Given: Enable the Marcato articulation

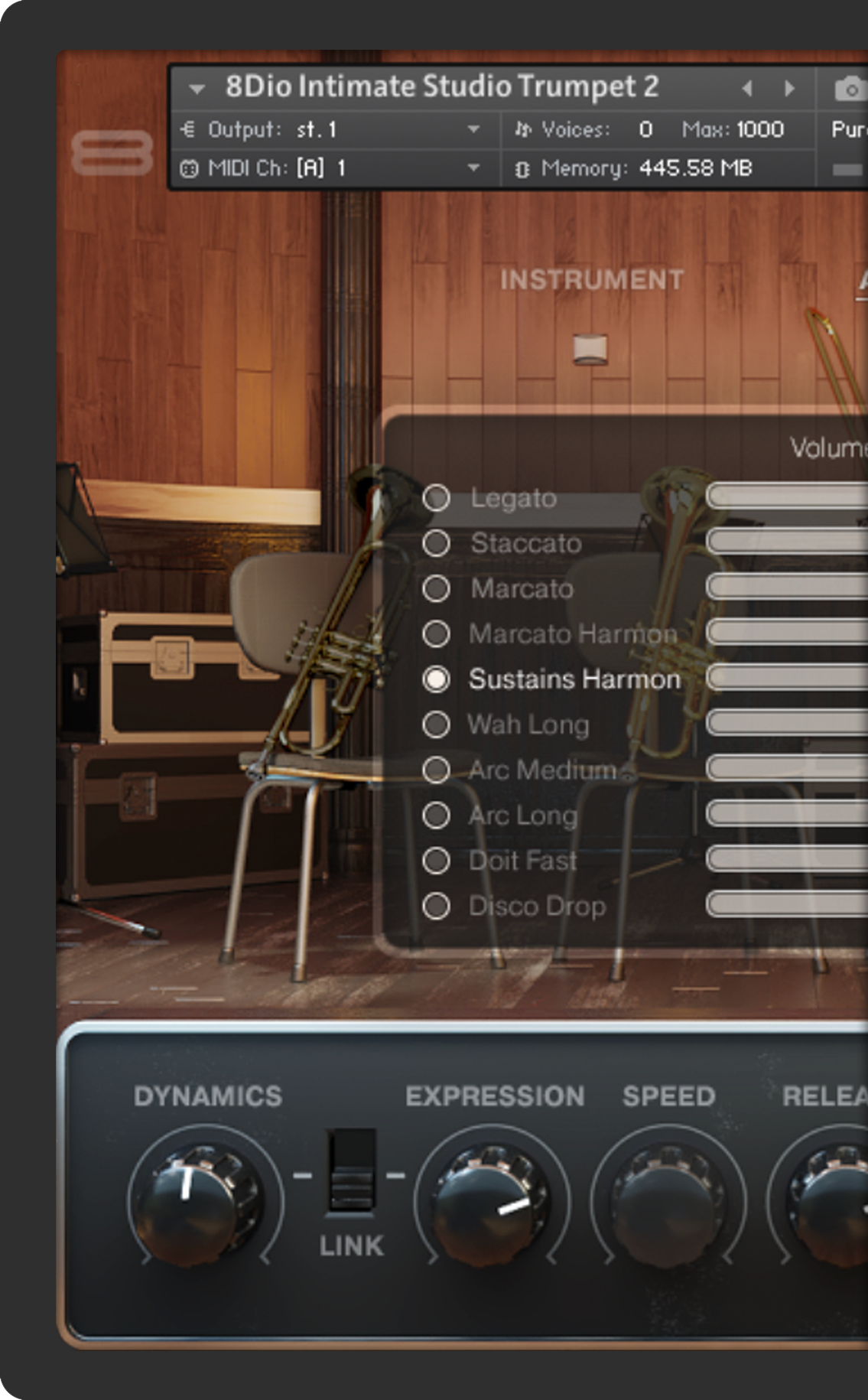Looking at the screenshot, I should [x=436, y=588].
